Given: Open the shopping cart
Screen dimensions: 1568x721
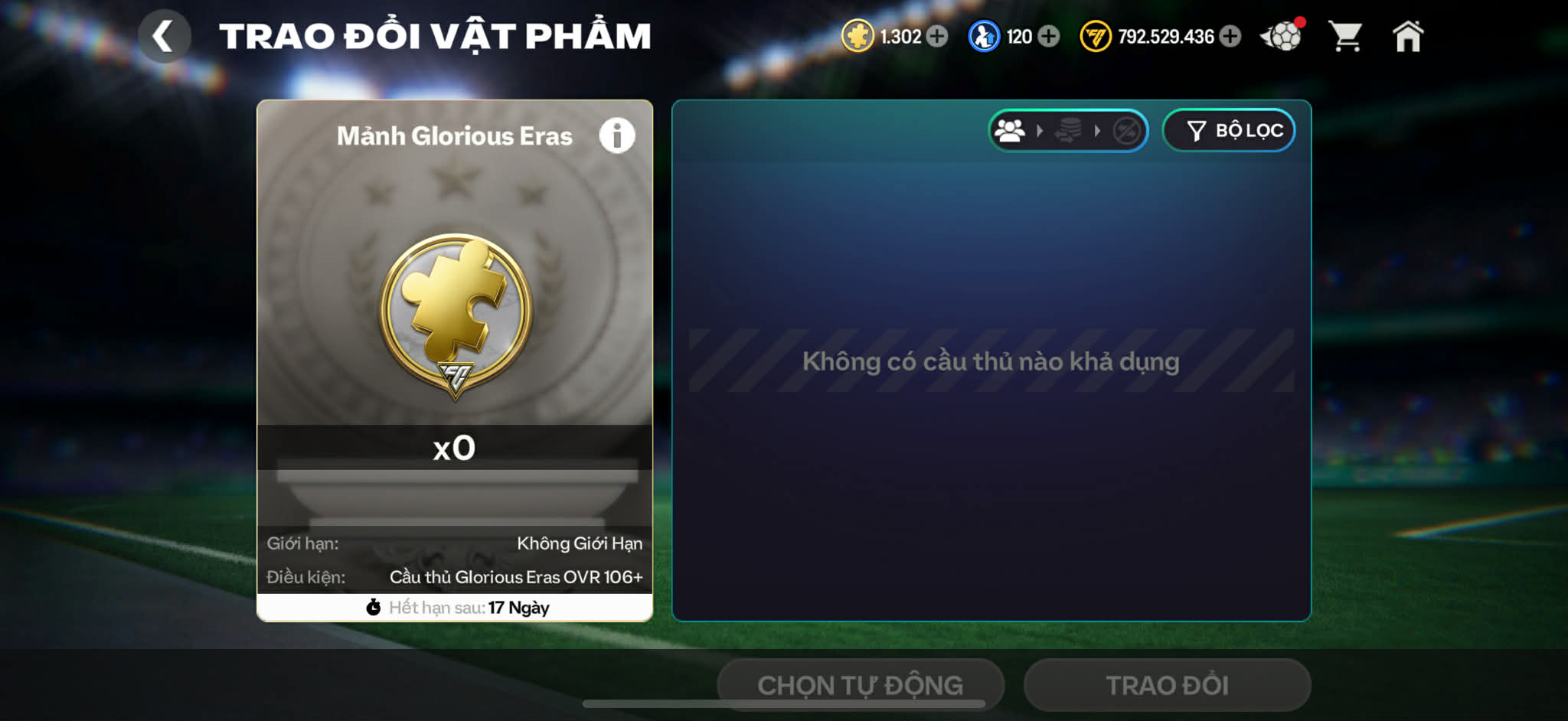Looking at the screenshot, I should (1347, 35).
